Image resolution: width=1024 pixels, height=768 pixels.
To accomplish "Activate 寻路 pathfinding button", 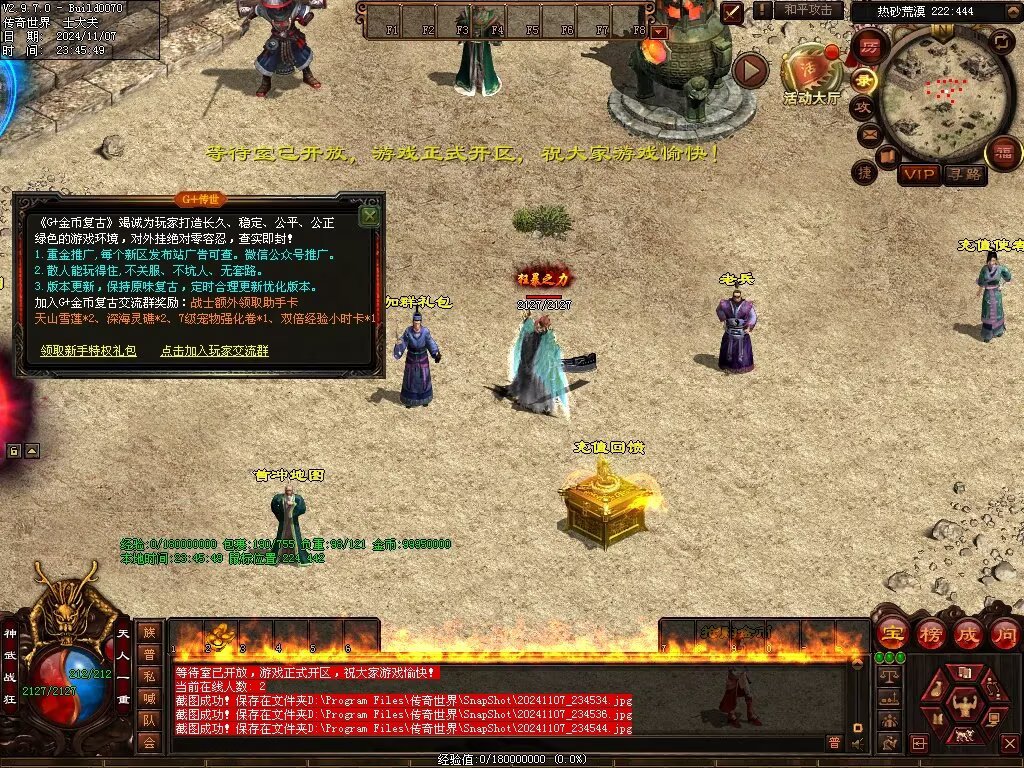I will [964, 175].
